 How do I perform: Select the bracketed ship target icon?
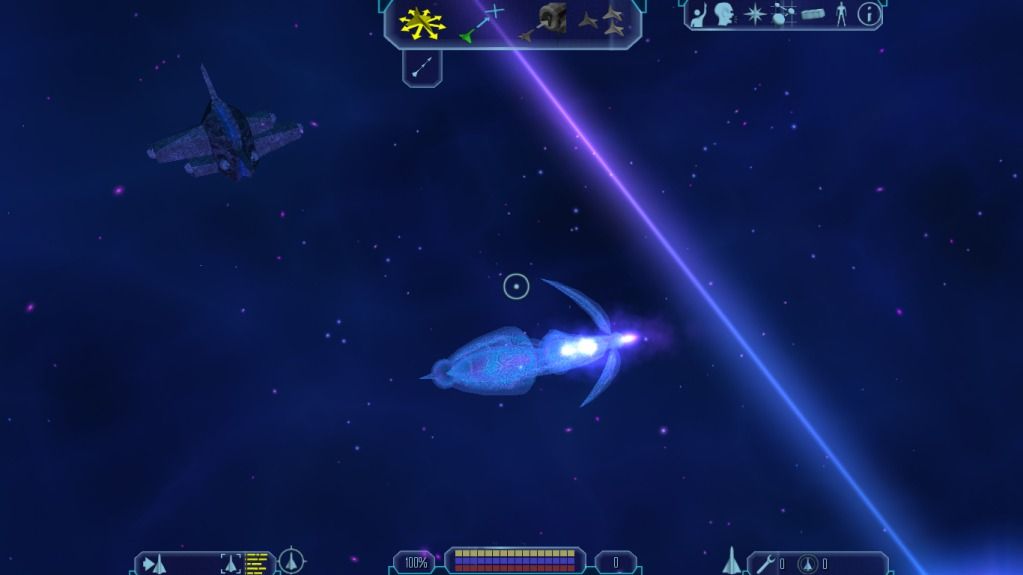click(231, 563)
